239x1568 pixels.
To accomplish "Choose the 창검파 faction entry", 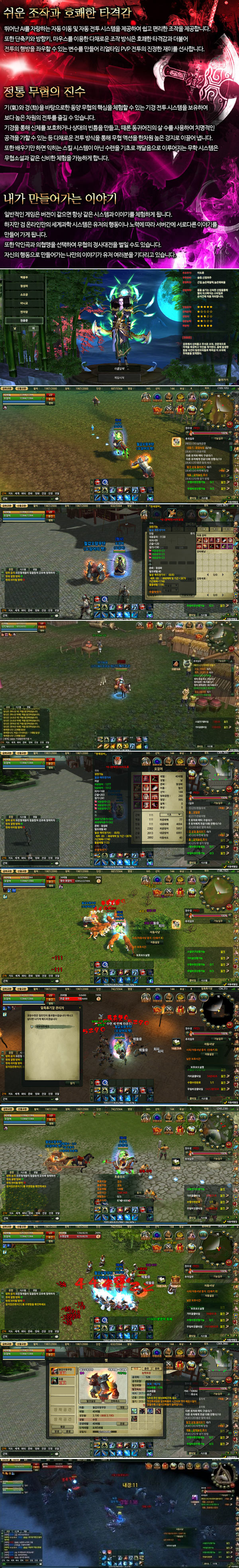I will click(x=24, y=286).
